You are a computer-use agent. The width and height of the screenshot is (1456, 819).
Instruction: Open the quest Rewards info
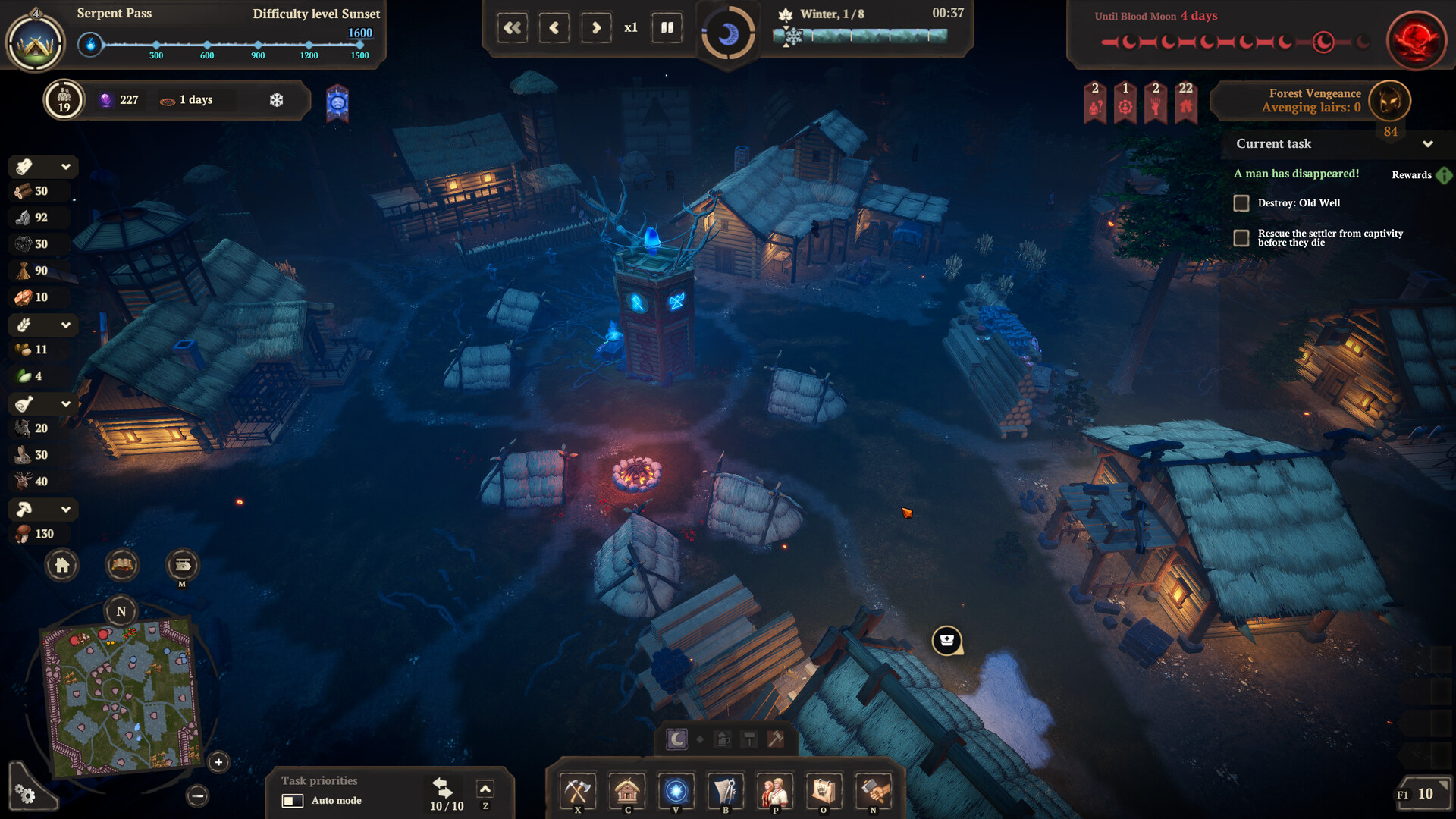click(1444, 175)
